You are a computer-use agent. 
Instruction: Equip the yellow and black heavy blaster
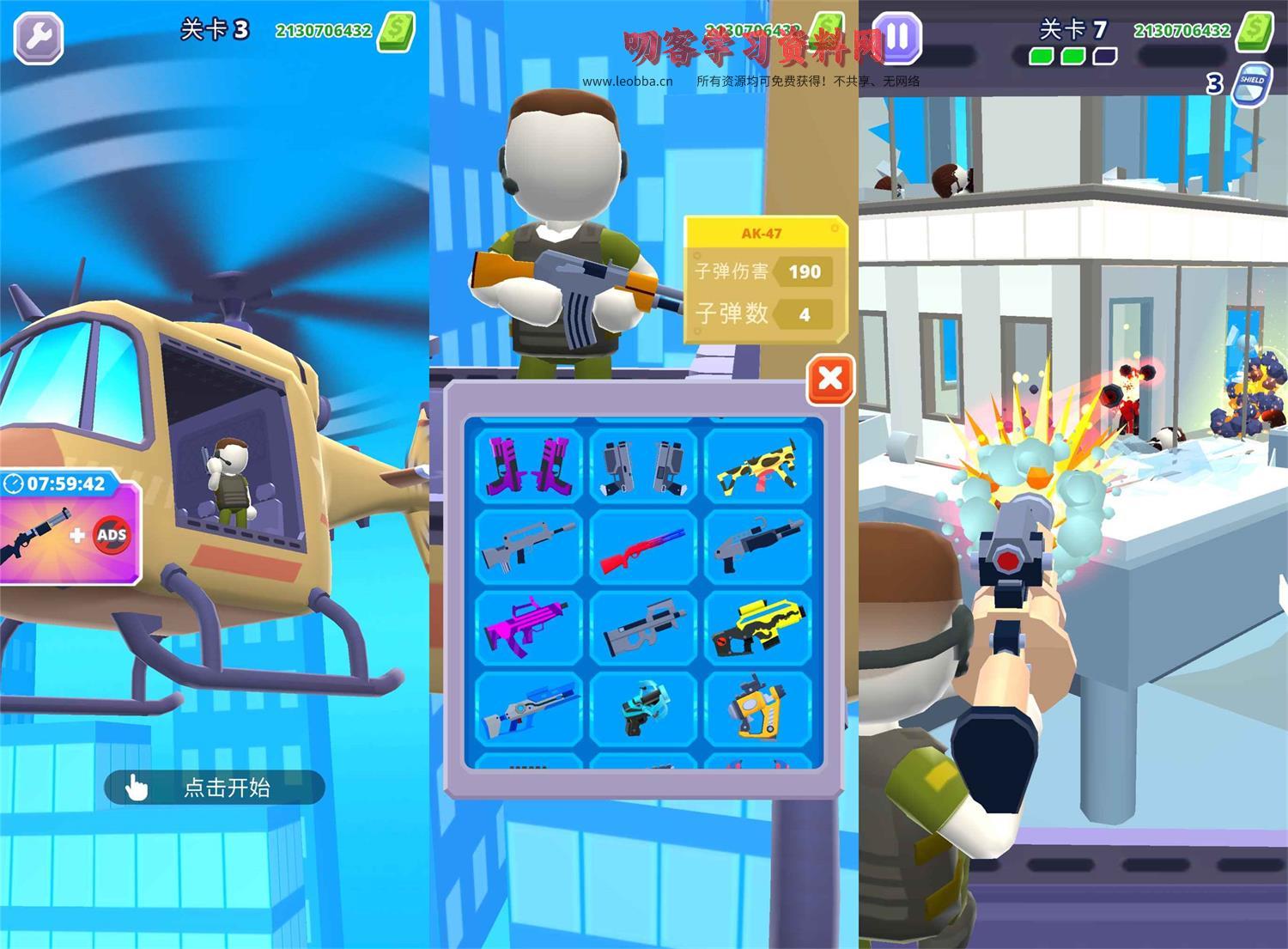(x=758, y=627)
